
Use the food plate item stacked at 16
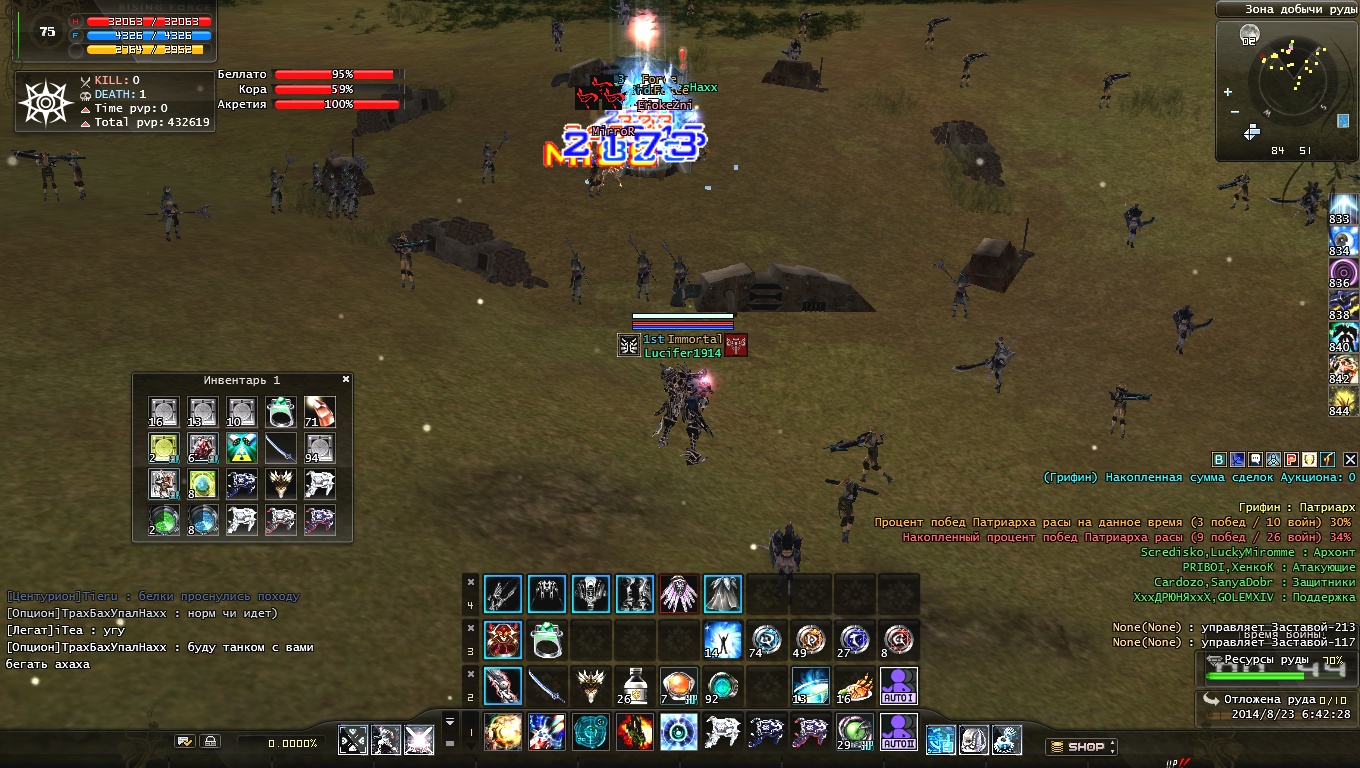pos(855,686)
